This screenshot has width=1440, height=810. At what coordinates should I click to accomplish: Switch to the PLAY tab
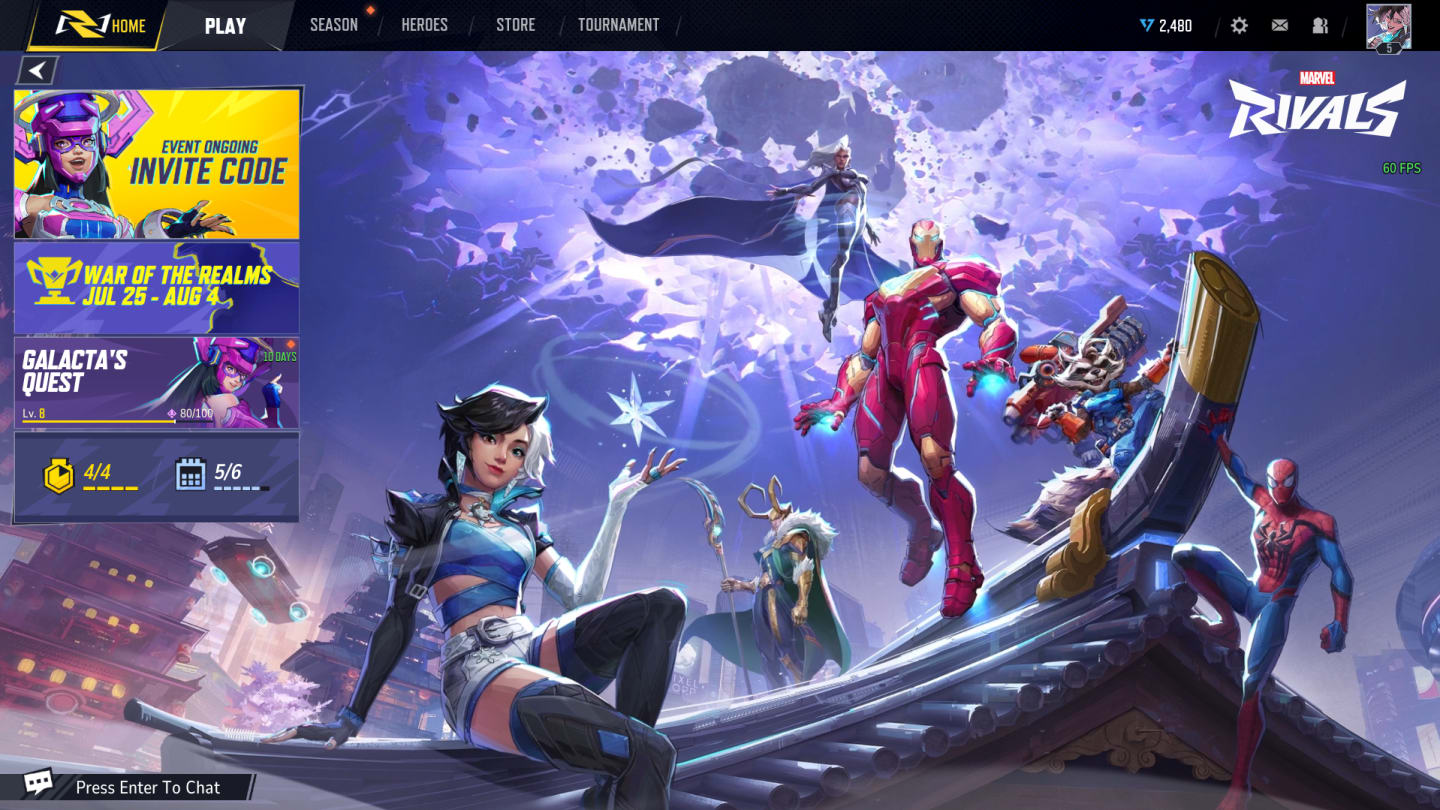click(x=225, y=25)
